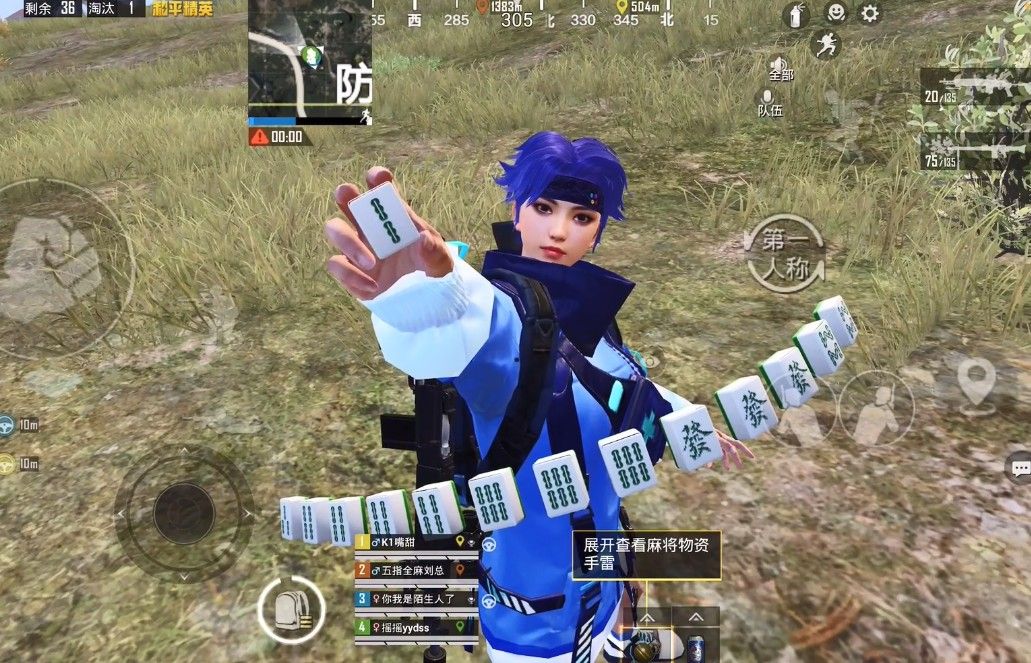Tap the spray can icon
Viewport: 1031px width, 663px height.
coord(795,15)
